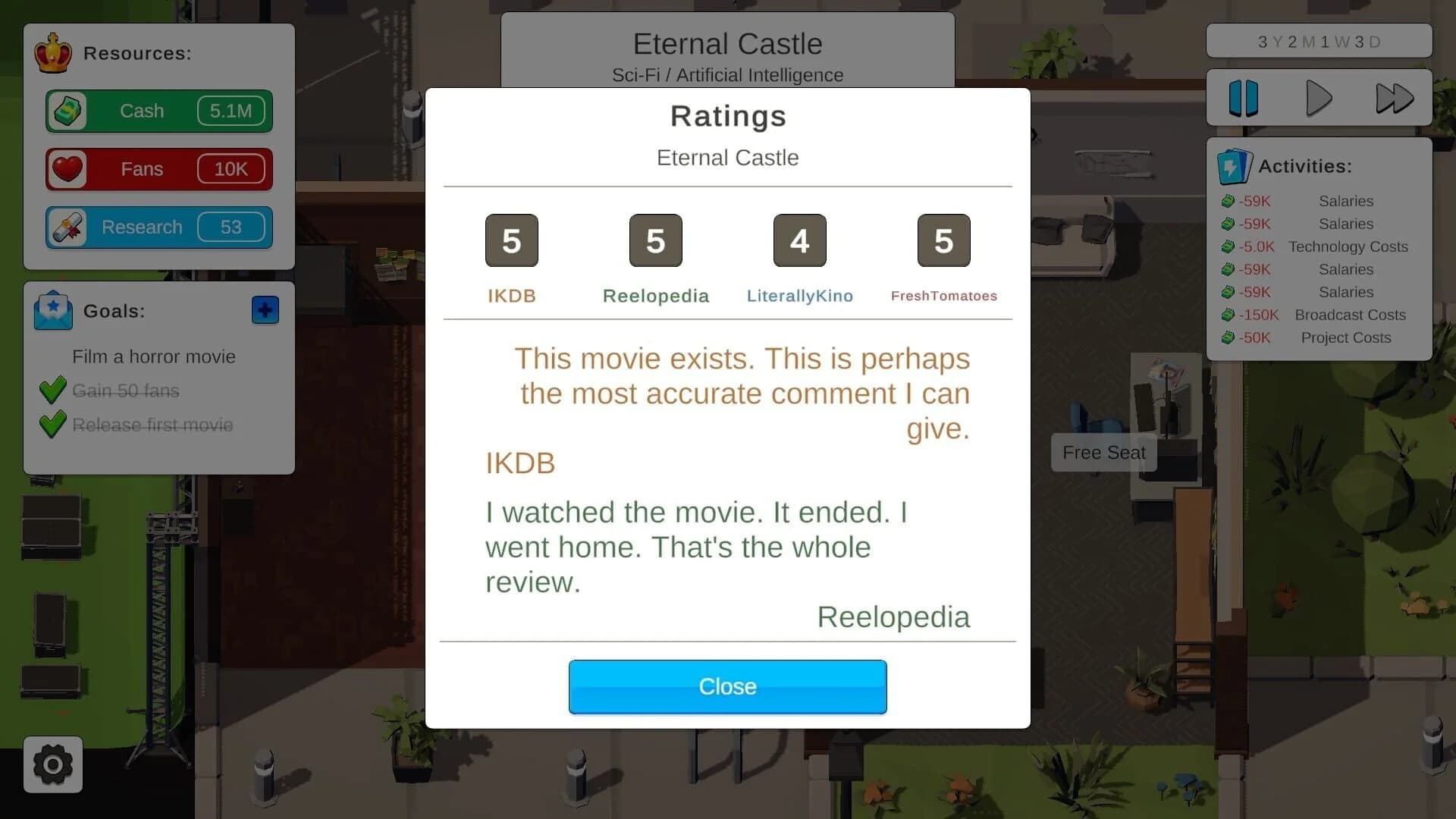Activate fast forward speed
Image resolution: width=1456 pixels, height=819 pixels.
[x=1394, y=97]
